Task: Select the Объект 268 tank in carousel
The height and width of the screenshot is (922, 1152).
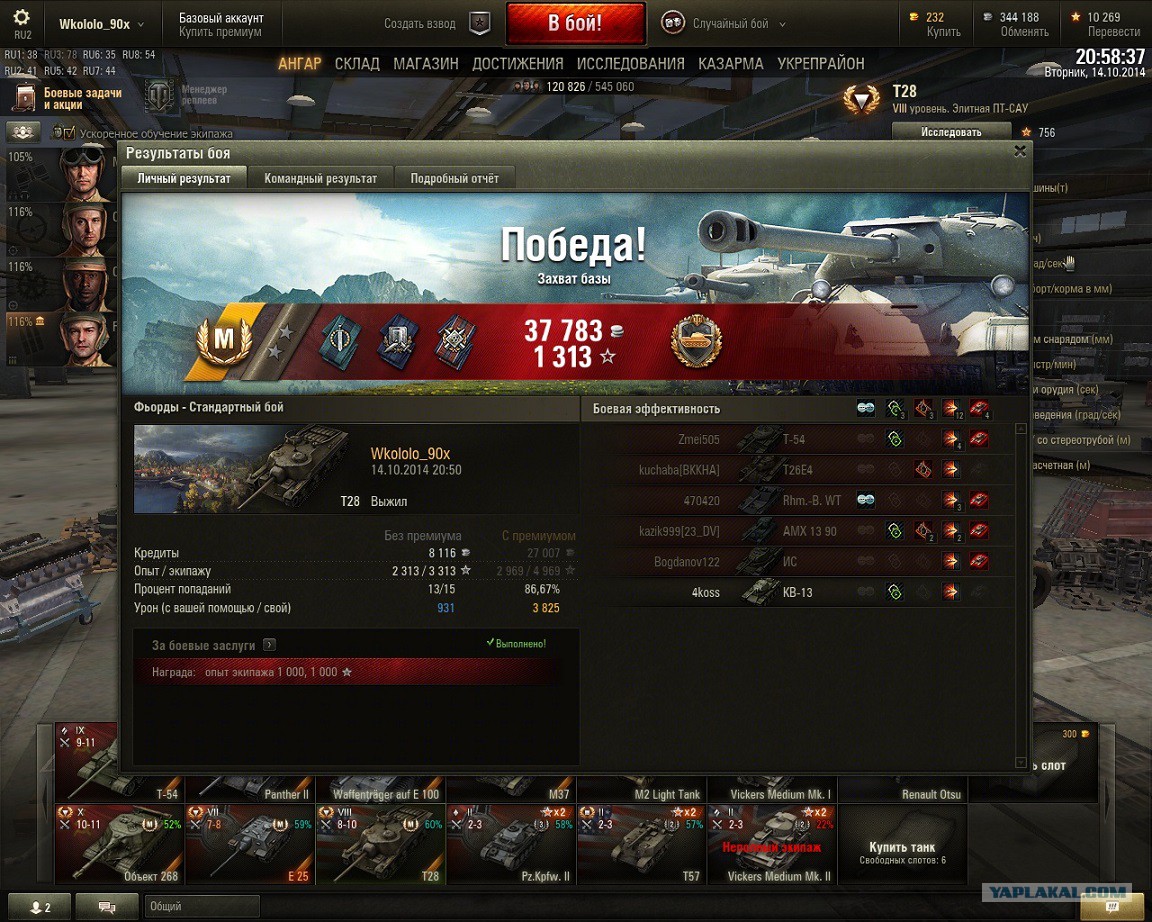Action: point(119,846)
